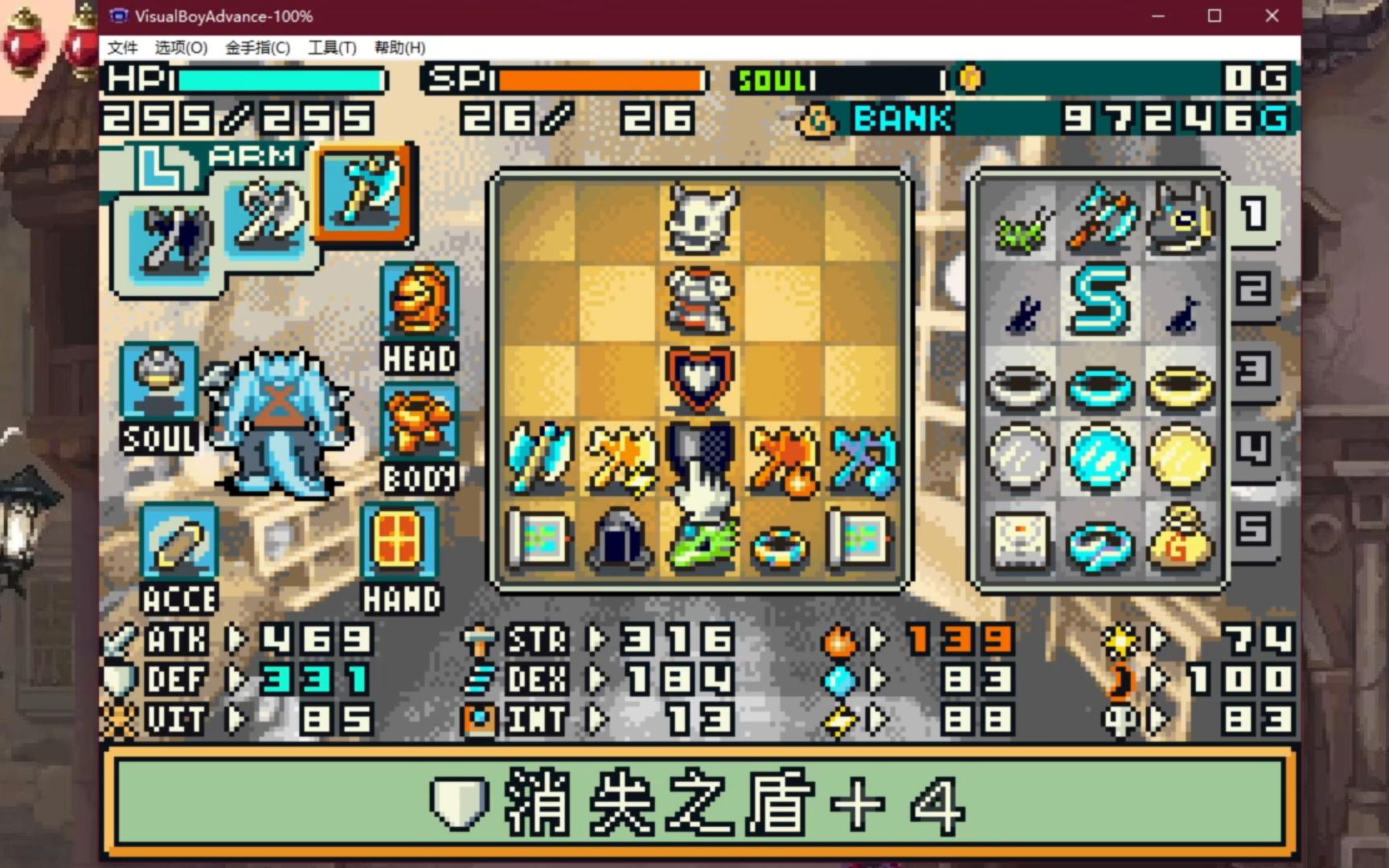Select the skull item in inventory grid
Viewport: 1389px width, 868px height.
tap(700, 219)
